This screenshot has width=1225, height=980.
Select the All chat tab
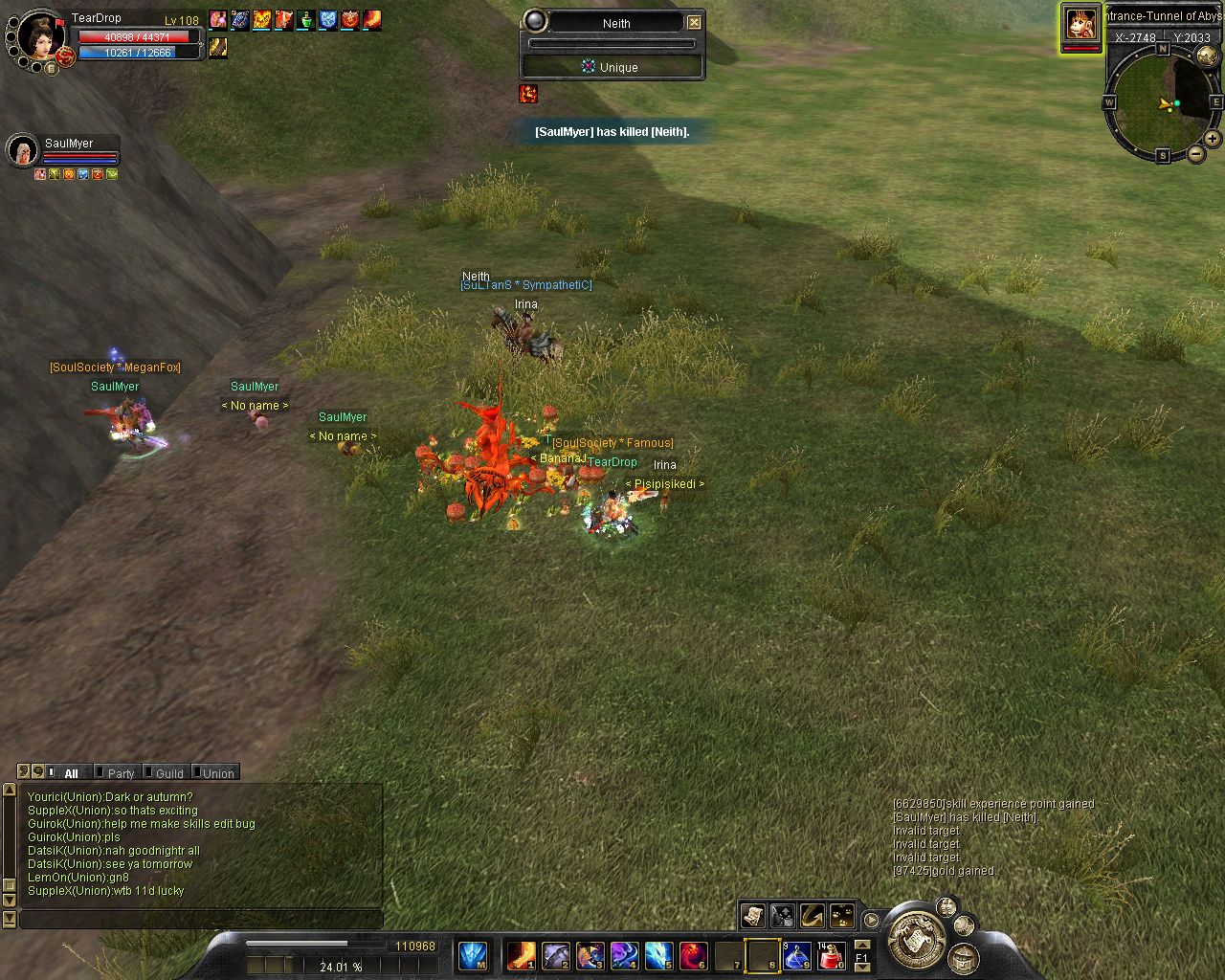tap(71, 773)
